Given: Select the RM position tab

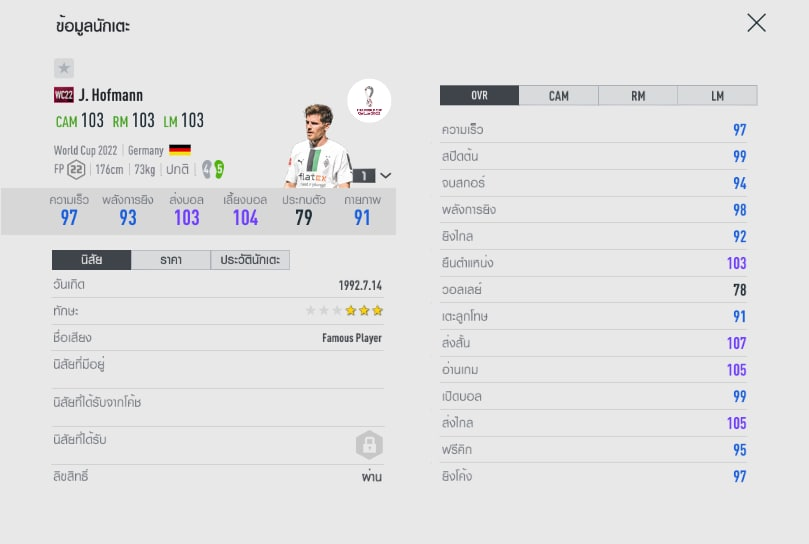Looking at the screenshot, I should [x=637, y=96].
